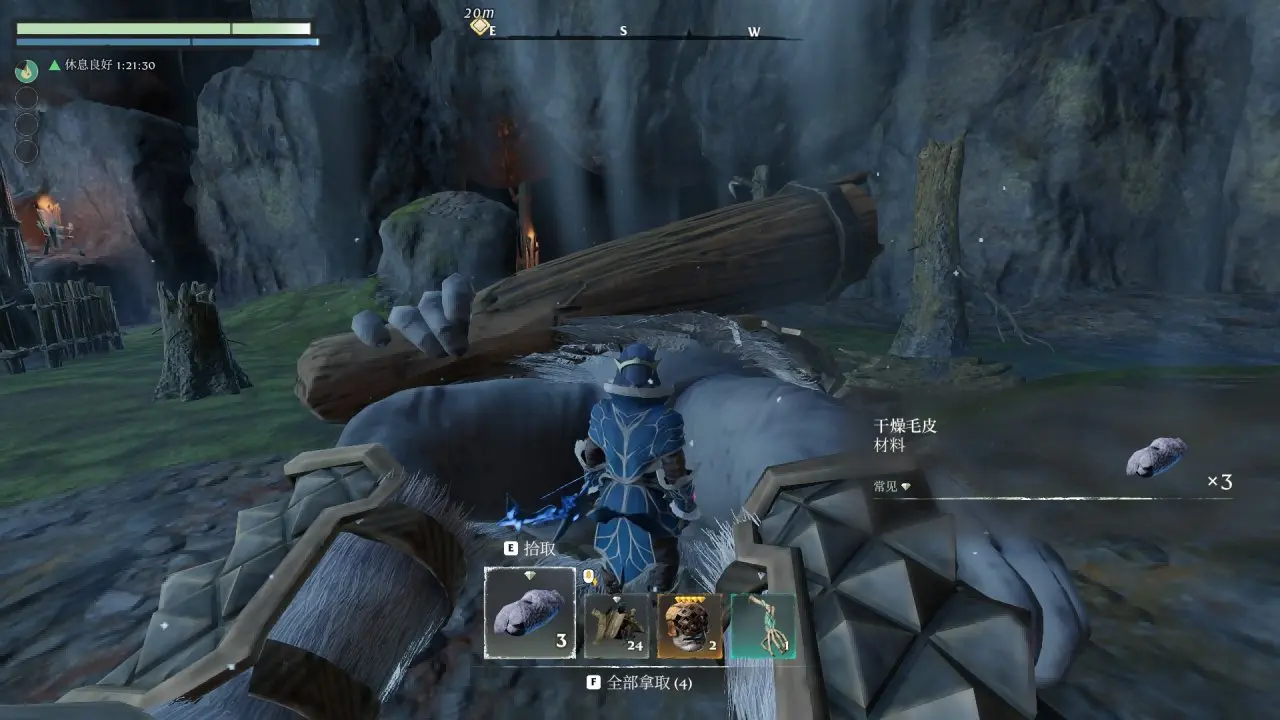Pick the bone scraps stack of 24
This screenshot has height=720, width=1280.
[616, 625]
